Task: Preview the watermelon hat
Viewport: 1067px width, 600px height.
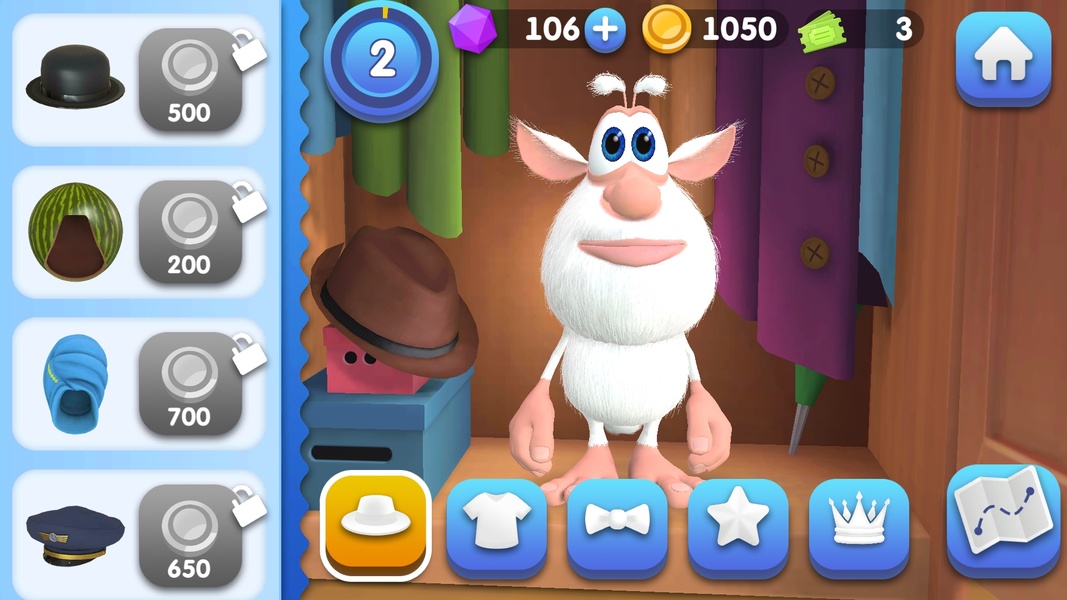Action: 75,232
